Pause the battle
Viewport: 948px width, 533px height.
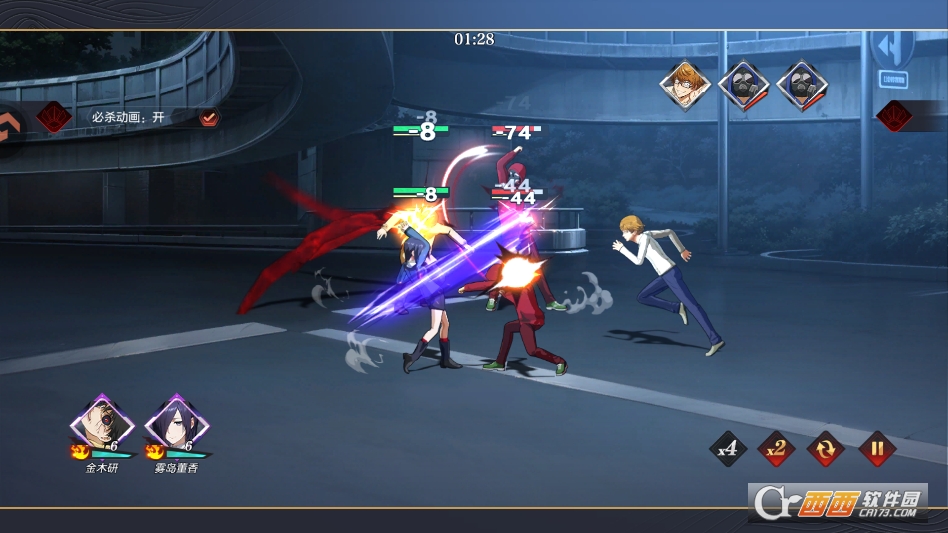click(876, 449)
